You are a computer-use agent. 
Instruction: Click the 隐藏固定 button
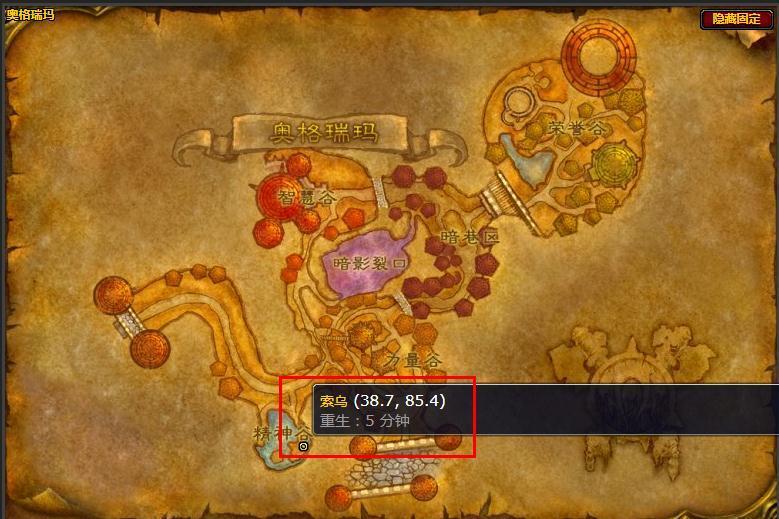736,19
